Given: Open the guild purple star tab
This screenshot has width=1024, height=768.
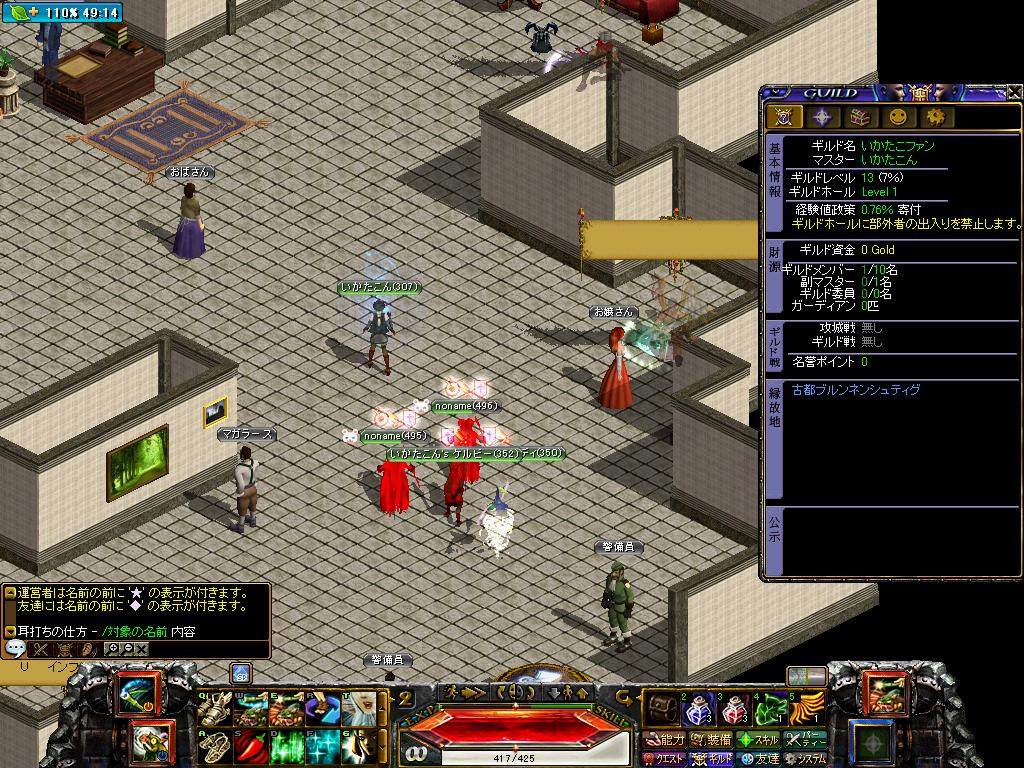Looking at the screenshot, I should pyautogui.click(x=822, y=117).
